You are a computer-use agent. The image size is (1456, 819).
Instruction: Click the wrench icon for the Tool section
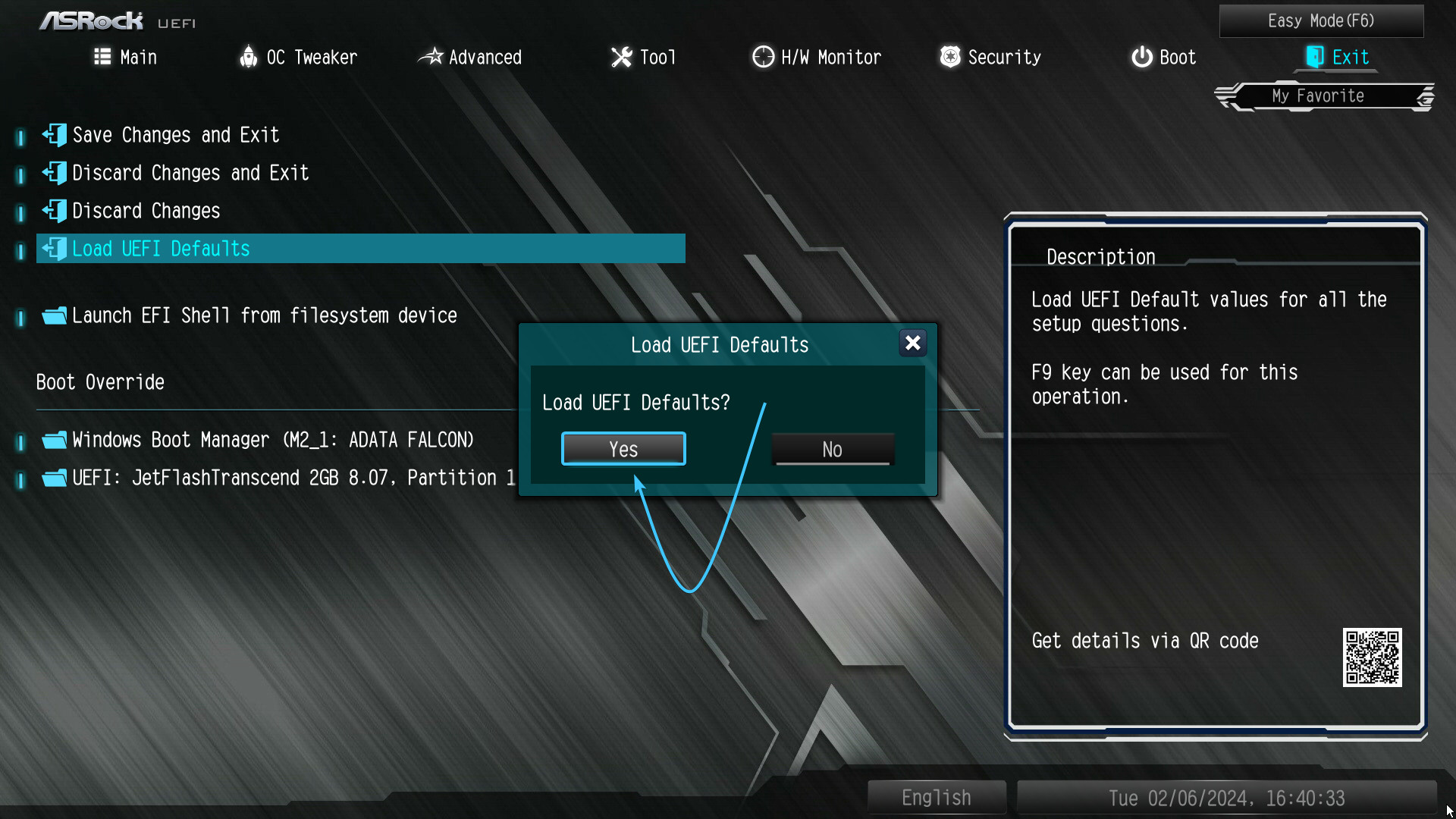pyautogui.click(x=621, y=57)
